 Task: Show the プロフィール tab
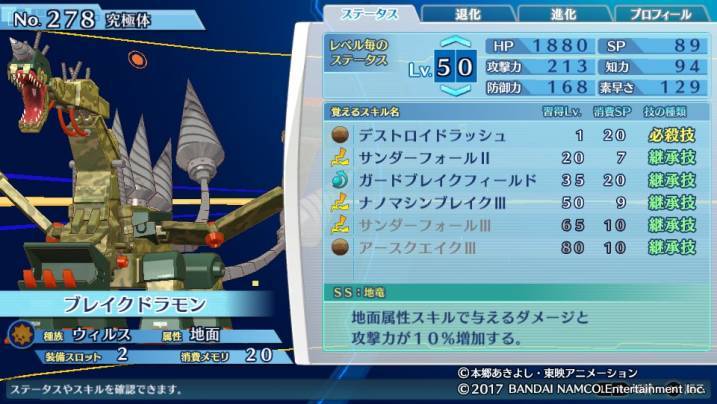pos(661,14)
